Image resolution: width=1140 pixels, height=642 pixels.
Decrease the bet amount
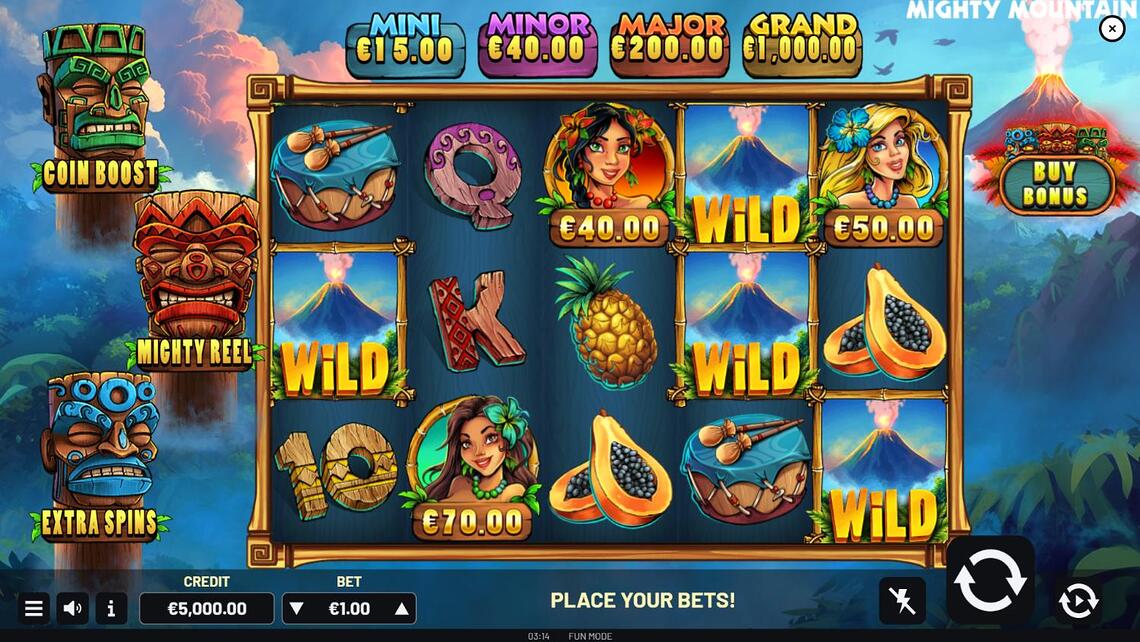296,608
